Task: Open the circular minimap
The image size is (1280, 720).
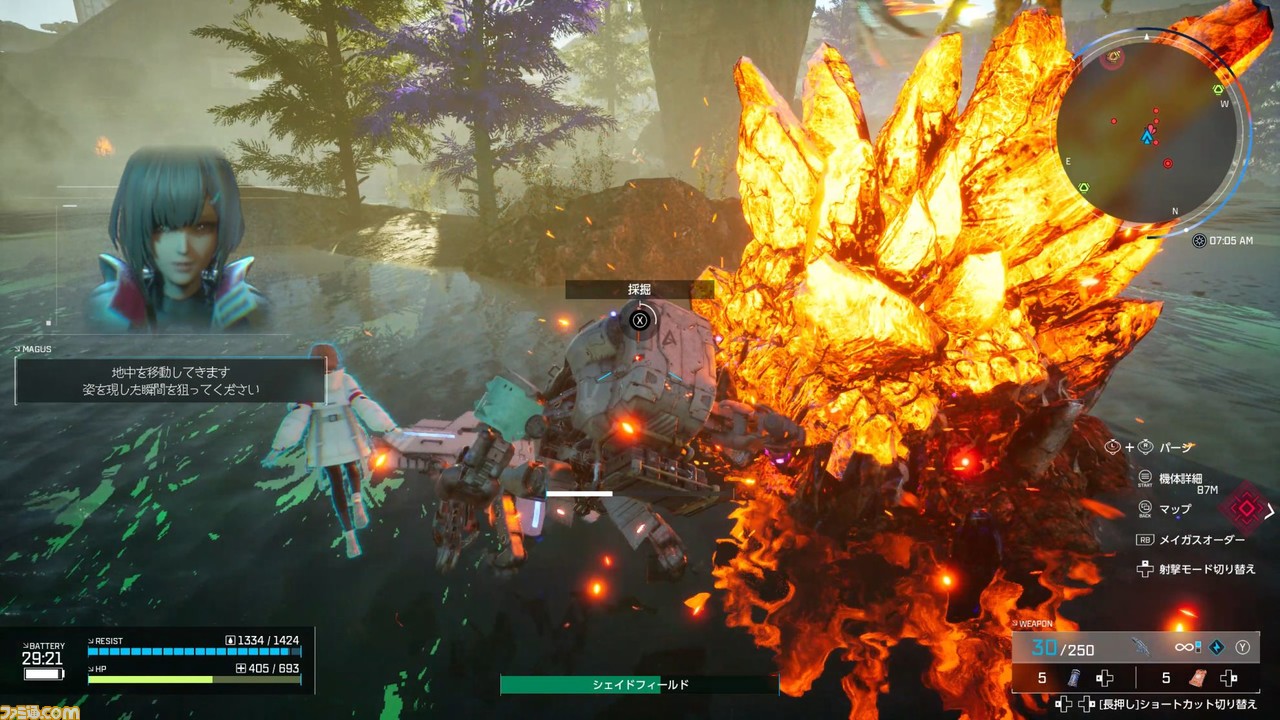Action: 1148,132
